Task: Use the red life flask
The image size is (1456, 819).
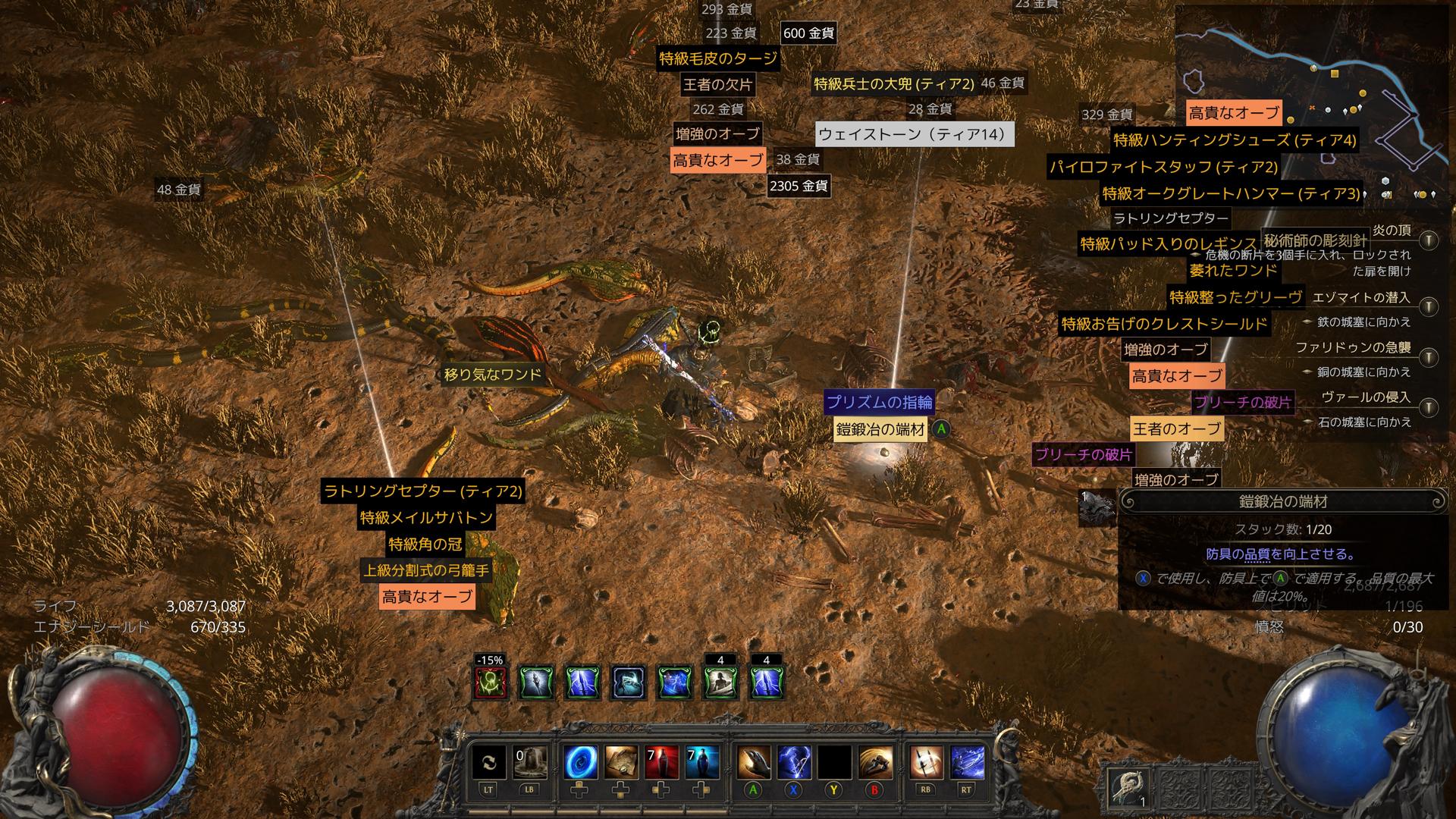Action: point(661,762)
